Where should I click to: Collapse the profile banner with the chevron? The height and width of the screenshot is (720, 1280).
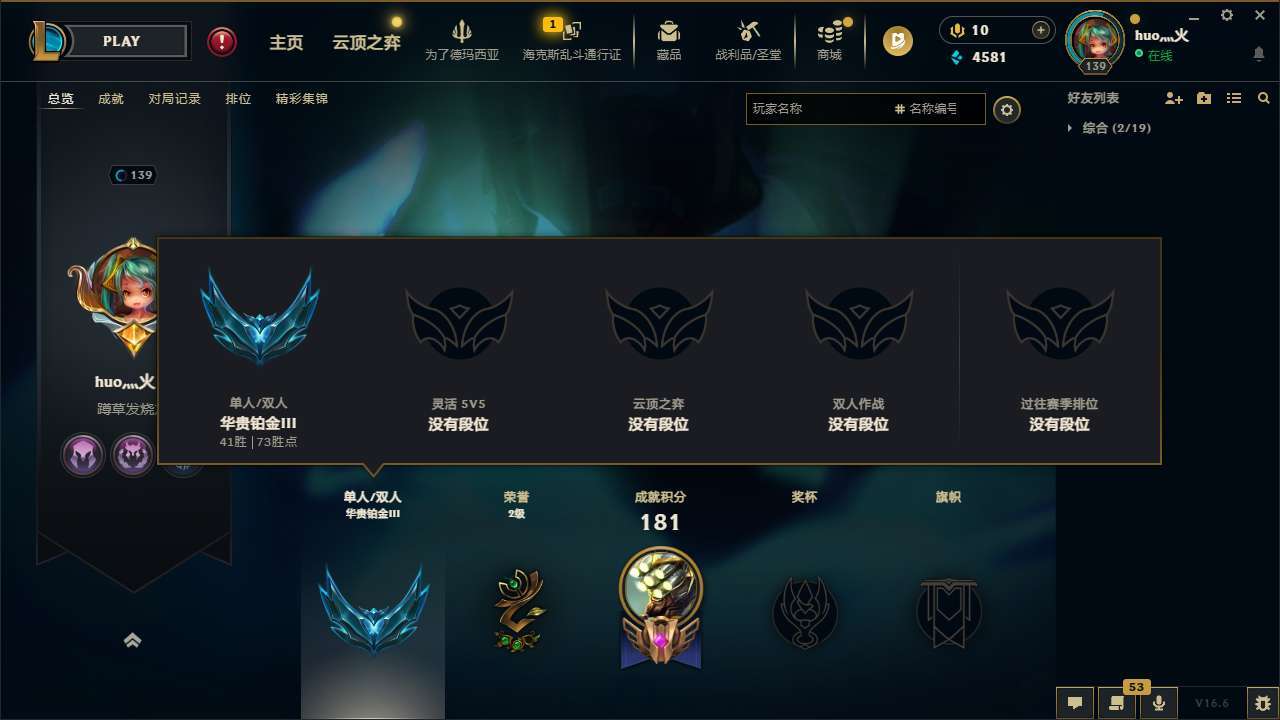[133, 640]
